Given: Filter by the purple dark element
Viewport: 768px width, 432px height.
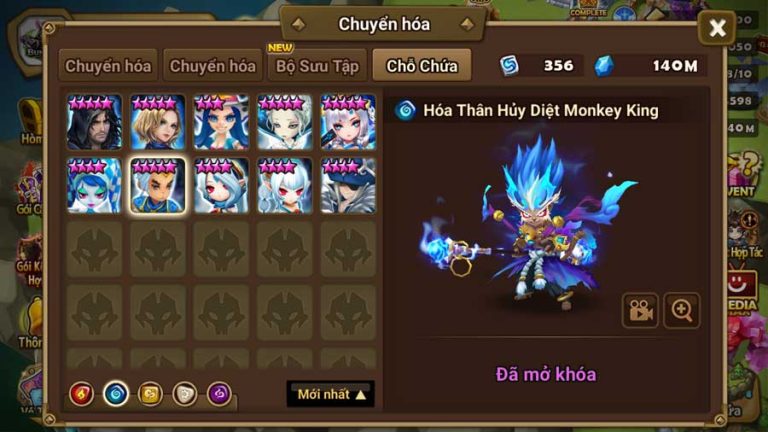Looking at the screenshot, I should click(x=219, y=394).
